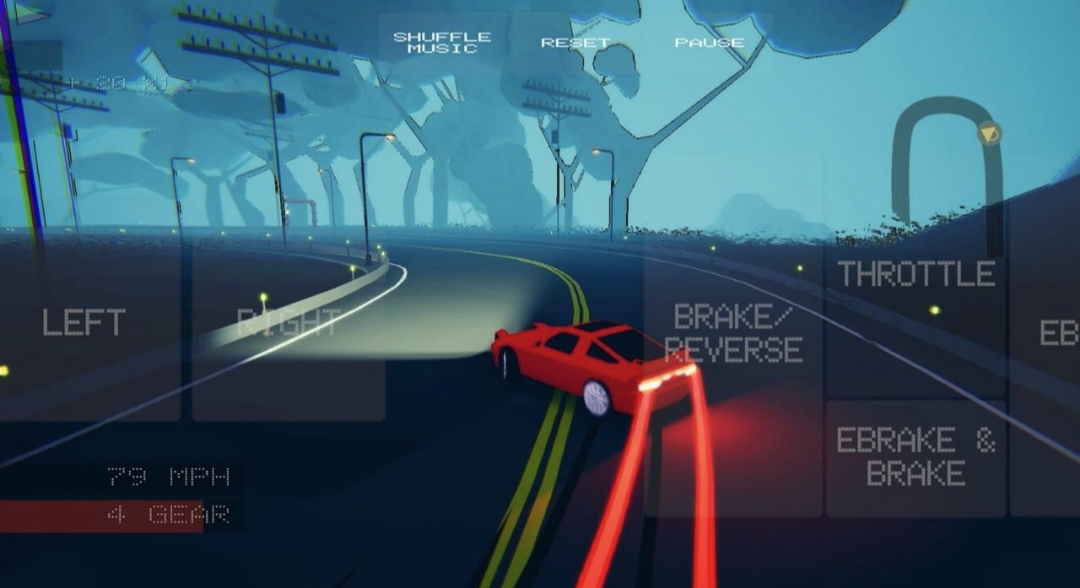Reset the car with the Reset button
This screenshot has width=1080, height=588.
click(575, 43)
